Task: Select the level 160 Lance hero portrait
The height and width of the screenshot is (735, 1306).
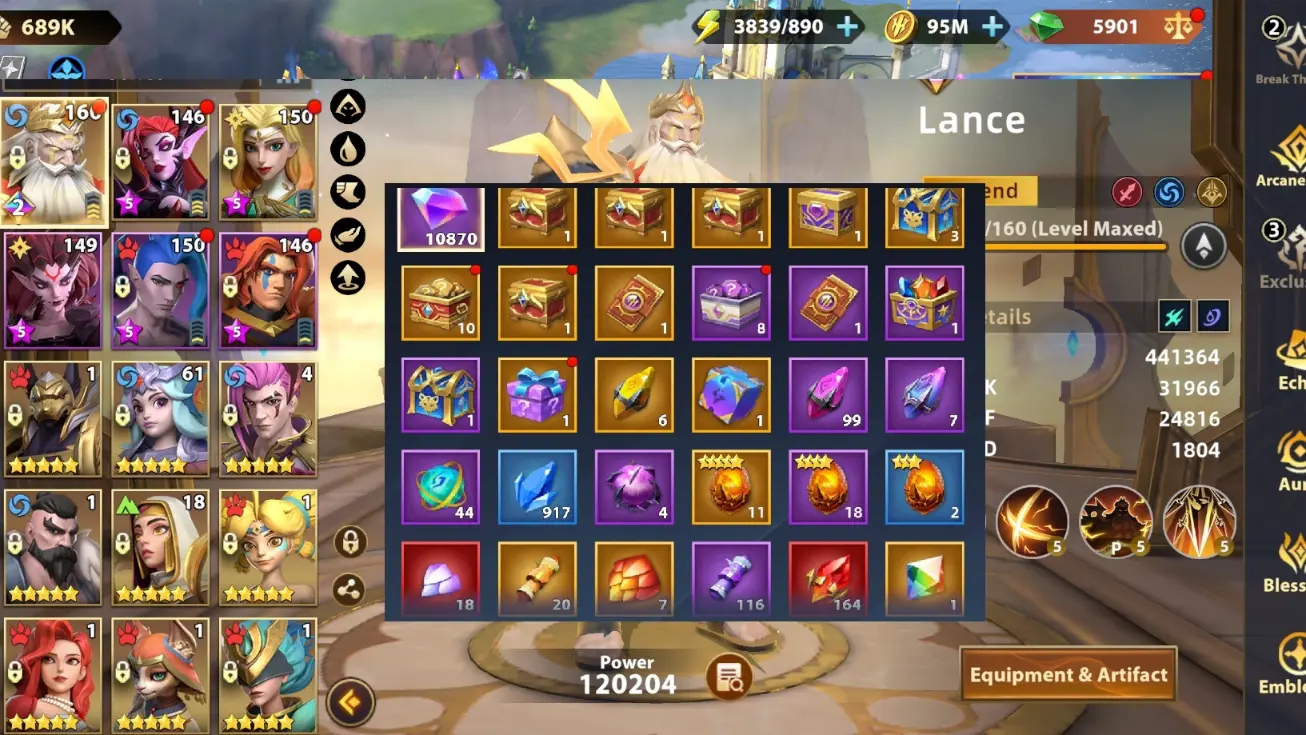Action: (x=55, y=162)
